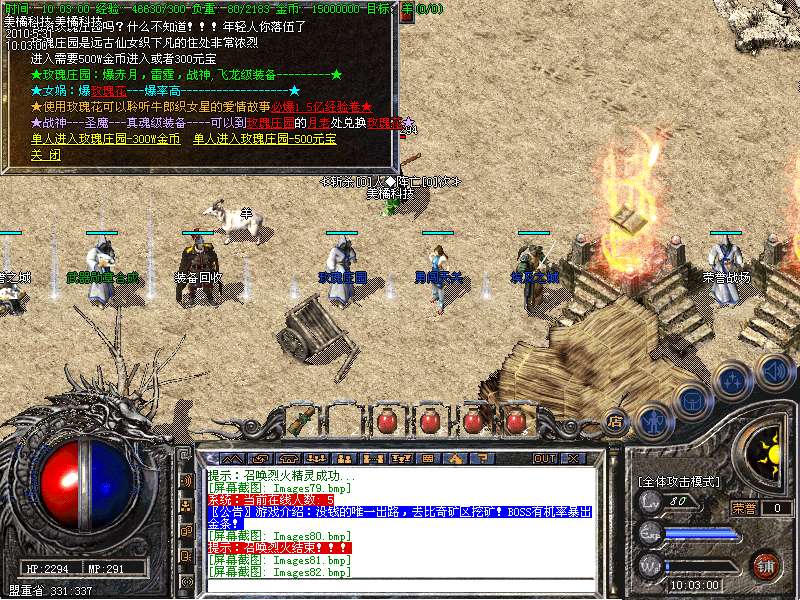
Task: Open the round red 铺 stall button
Action: click(766, 564)
